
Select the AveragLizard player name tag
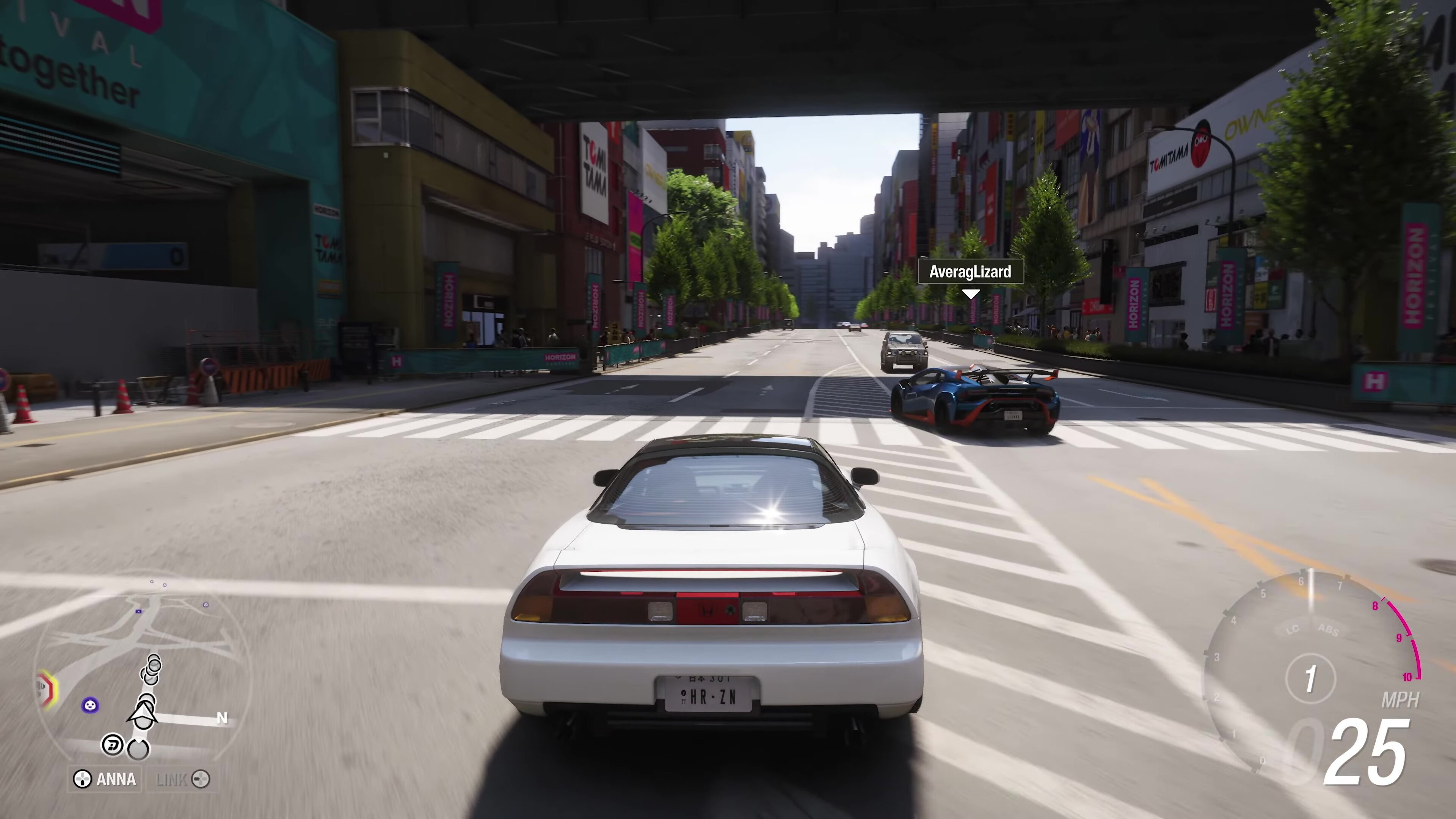970,272
